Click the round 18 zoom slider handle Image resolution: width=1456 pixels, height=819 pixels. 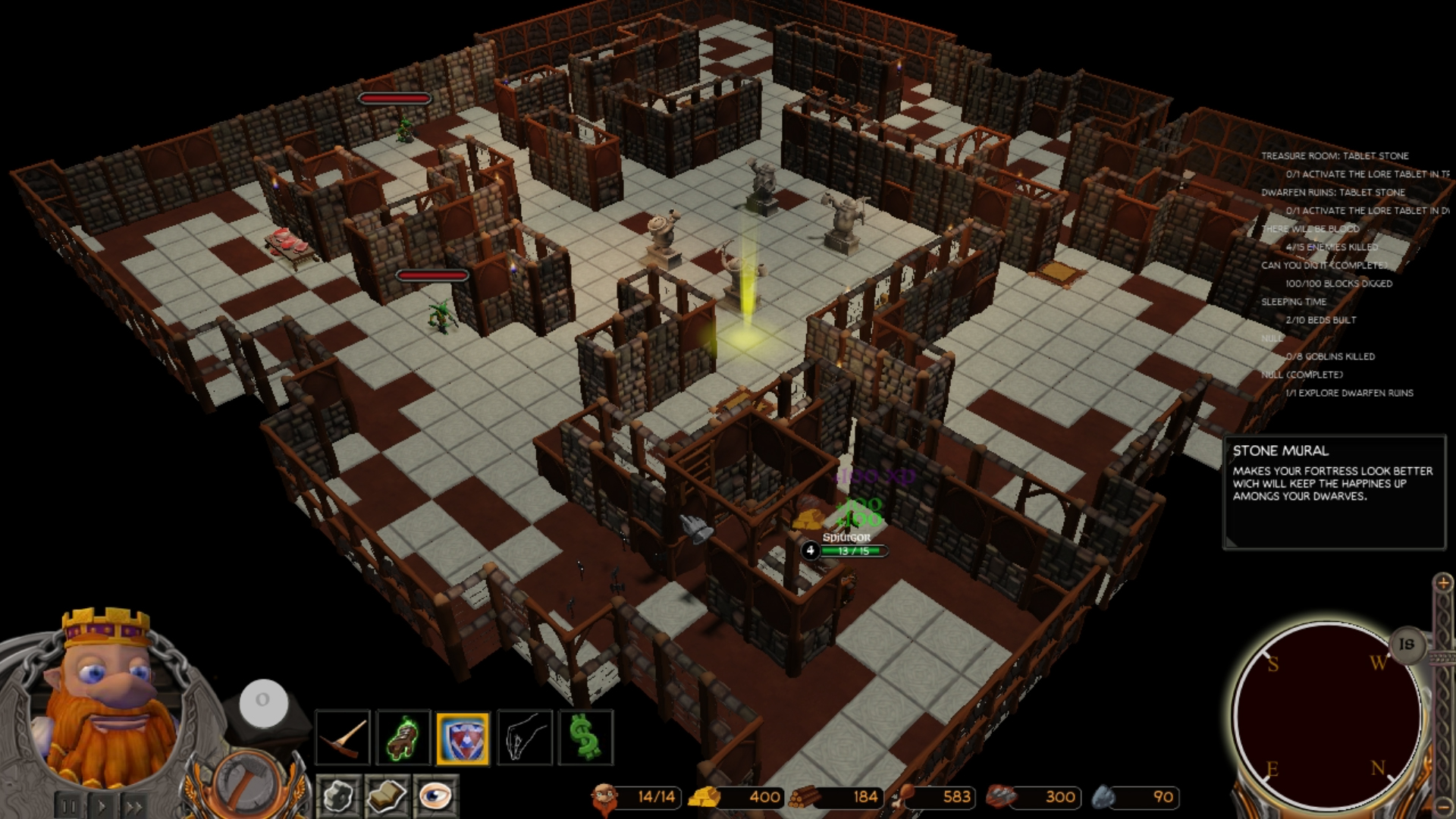(x=1407, y=644)
